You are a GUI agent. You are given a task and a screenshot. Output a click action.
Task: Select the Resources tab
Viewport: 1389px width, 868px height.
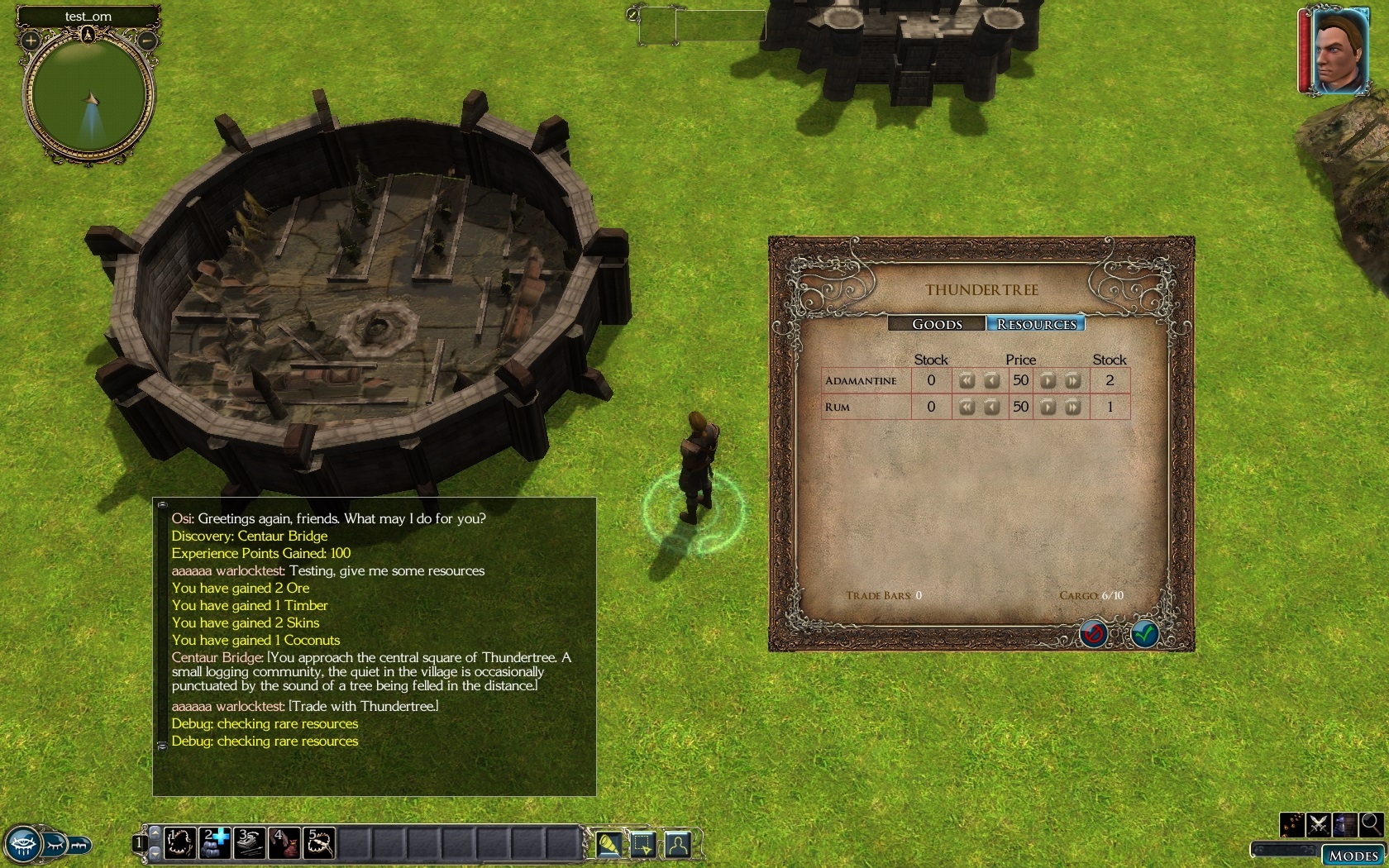[1036, 324]
